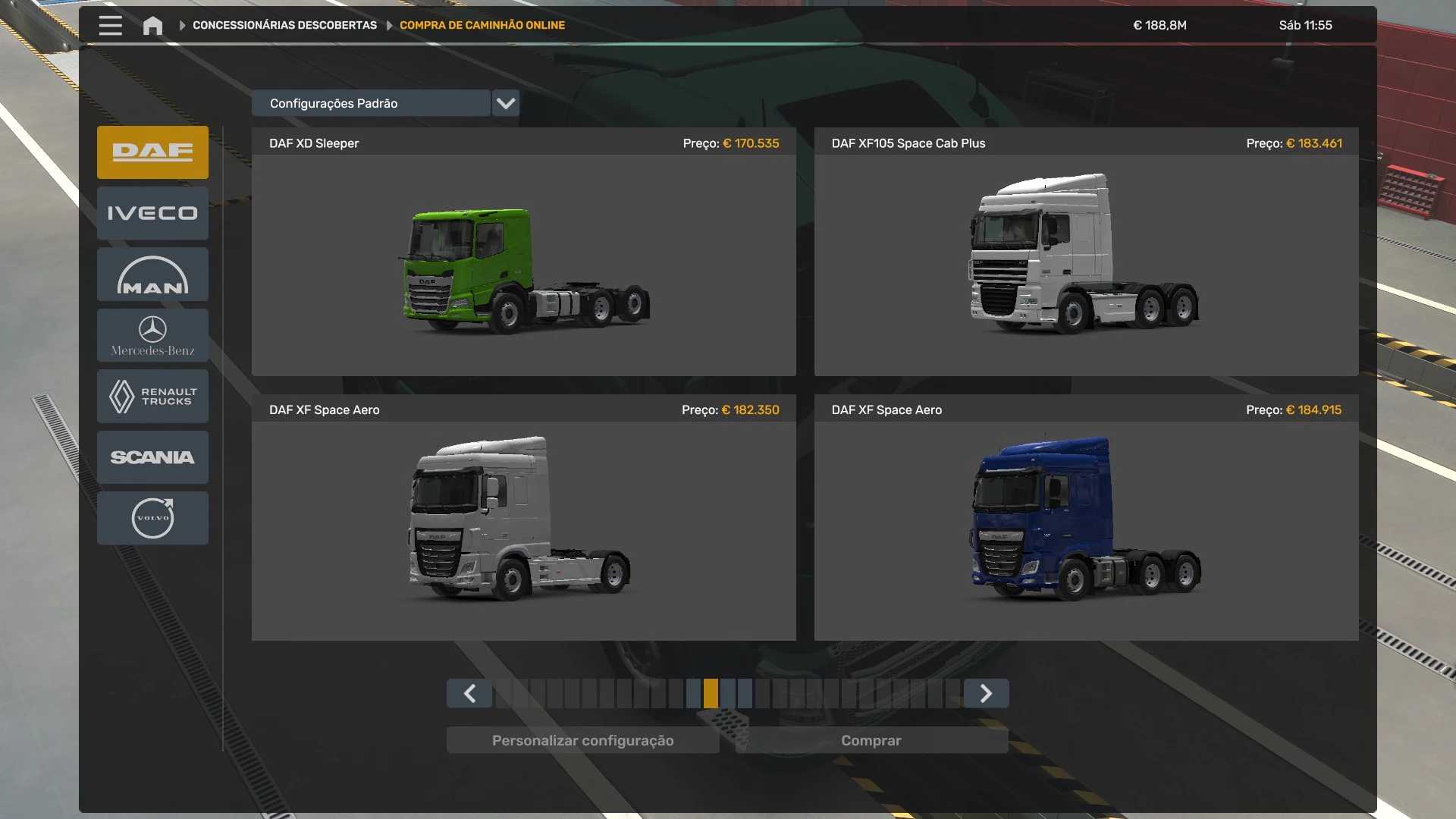Viewport: 1456px width, 819px height.
Task: Click the Comprar button
Action: 871,740
